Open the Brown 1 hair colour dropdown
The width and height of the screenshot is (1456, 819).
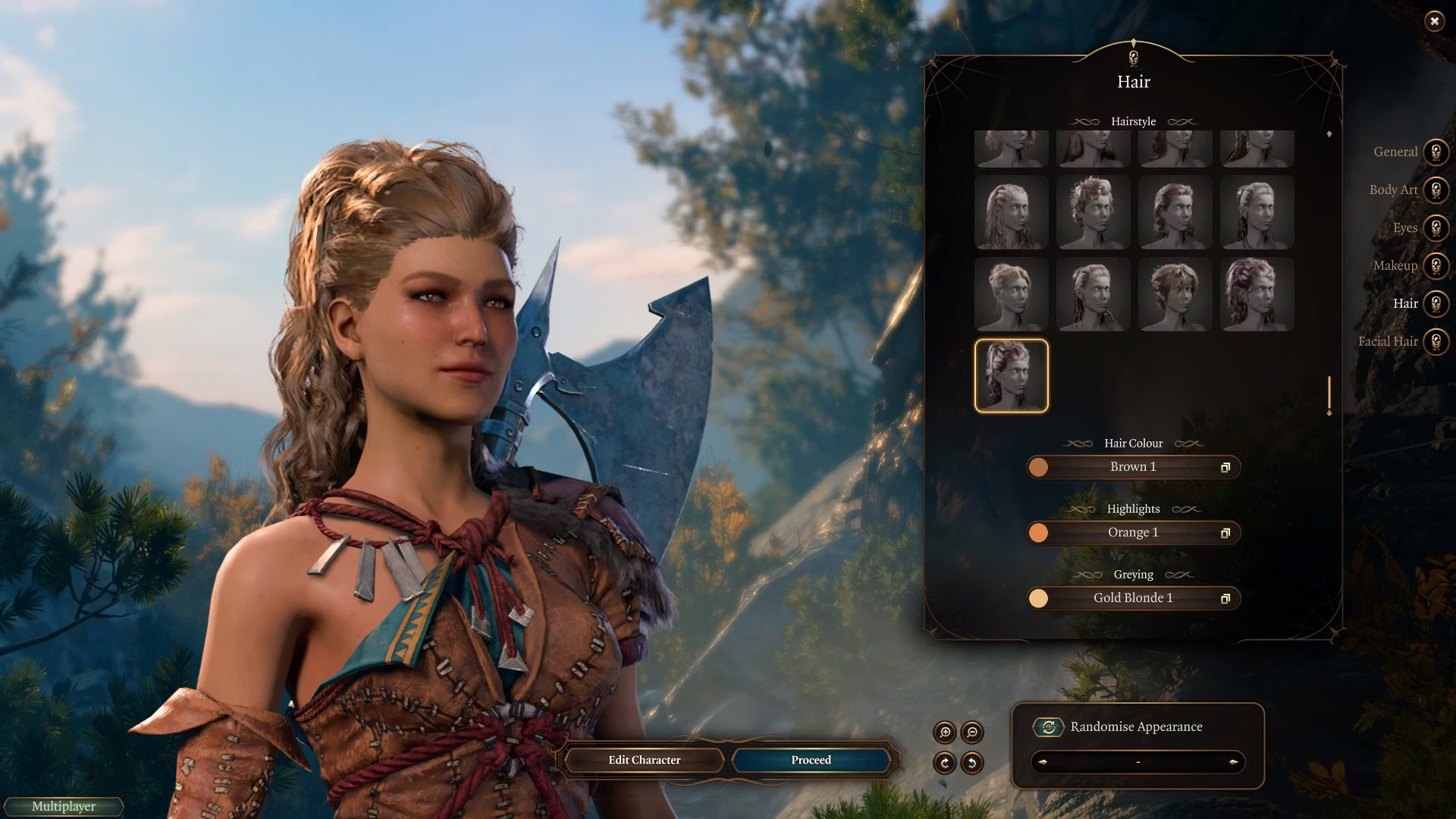(1133, 467)
